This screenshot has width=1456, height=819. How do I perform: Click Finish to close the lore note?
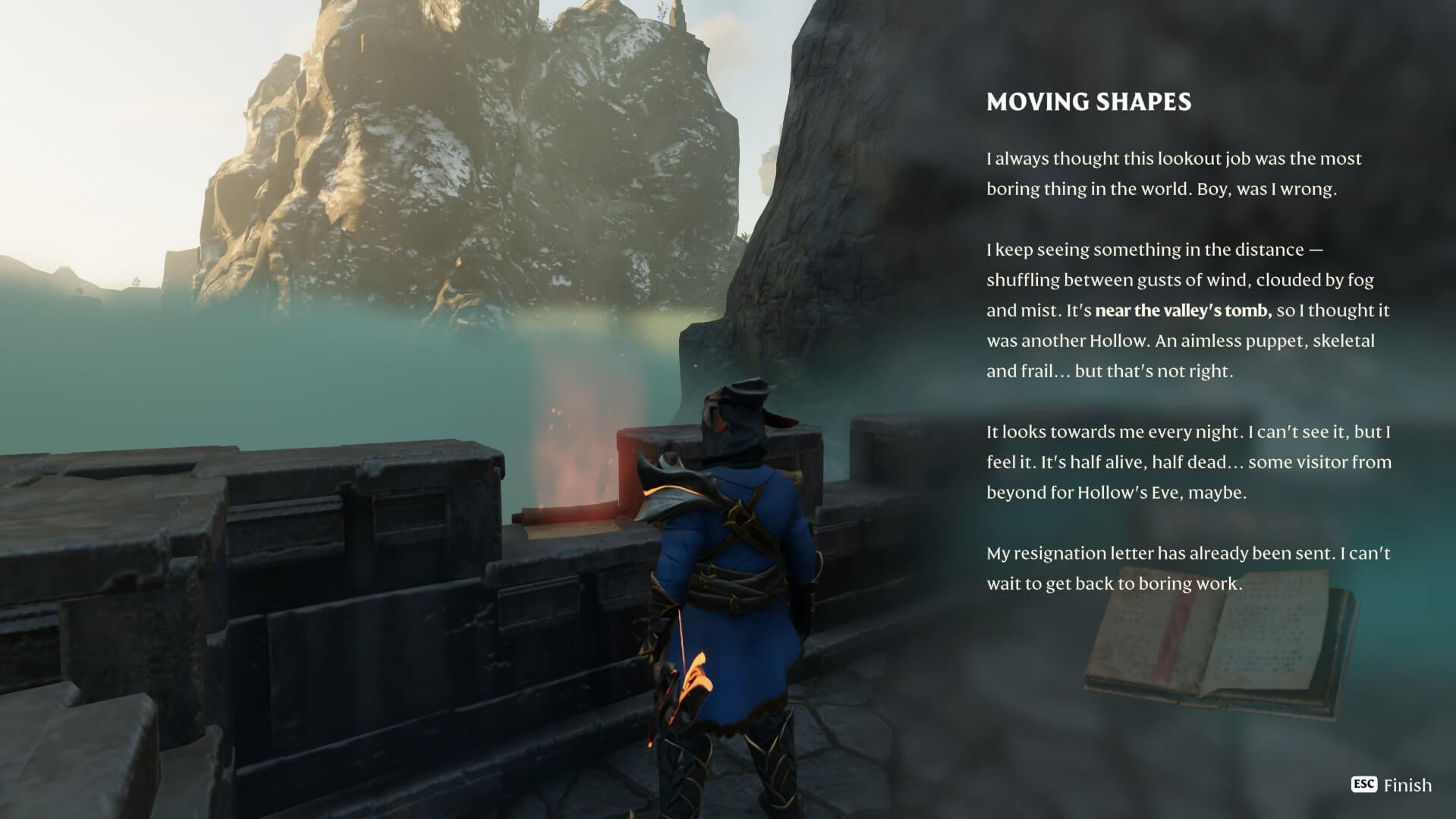point(1392,785)
